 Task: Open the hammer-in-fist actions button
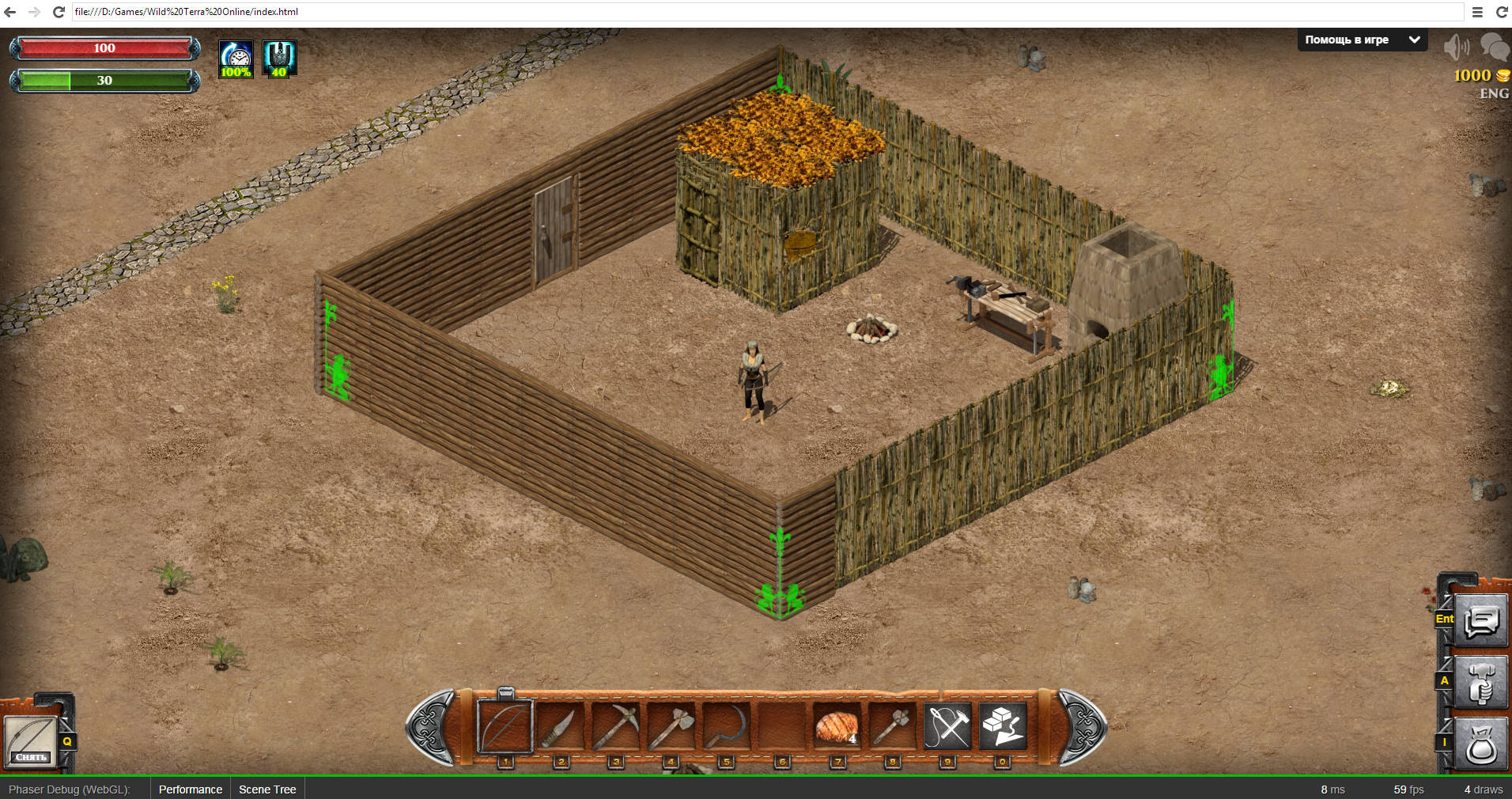pos(1480,683)
